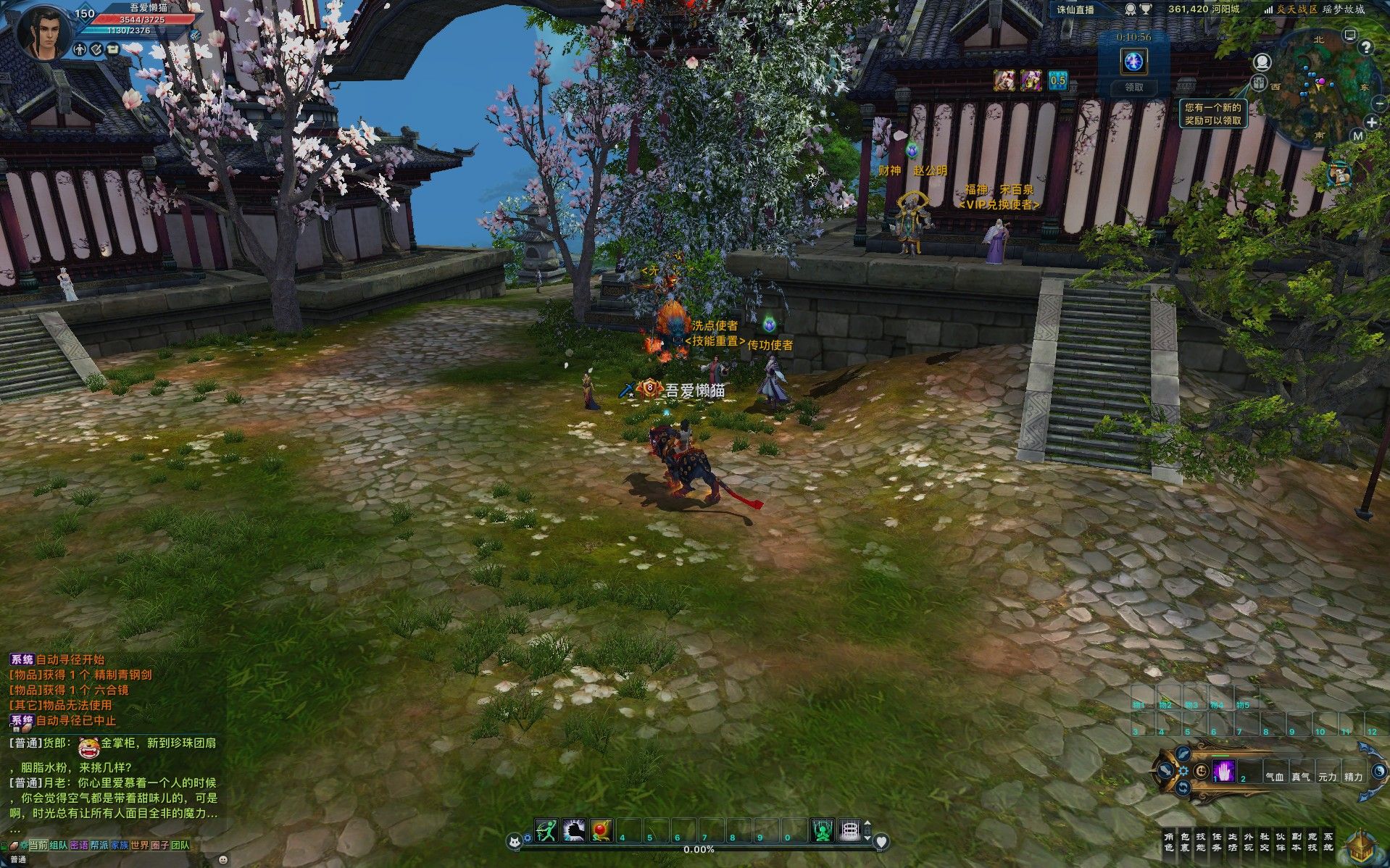The width and height of the screenshot is (1390, 868).
Task: Switch chat to the 世界 world channel
Action: 139,845
